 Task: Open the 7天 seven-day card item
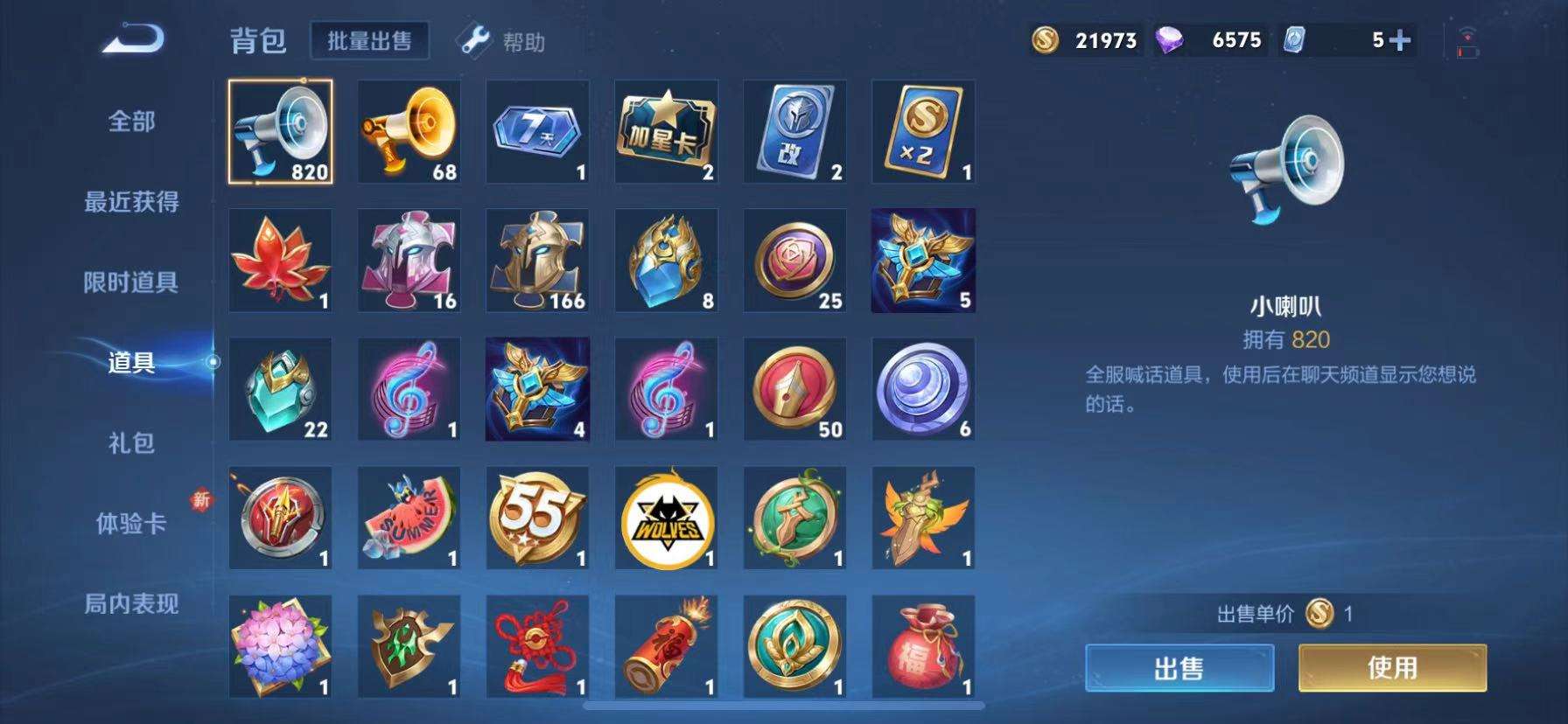point(536,131)
